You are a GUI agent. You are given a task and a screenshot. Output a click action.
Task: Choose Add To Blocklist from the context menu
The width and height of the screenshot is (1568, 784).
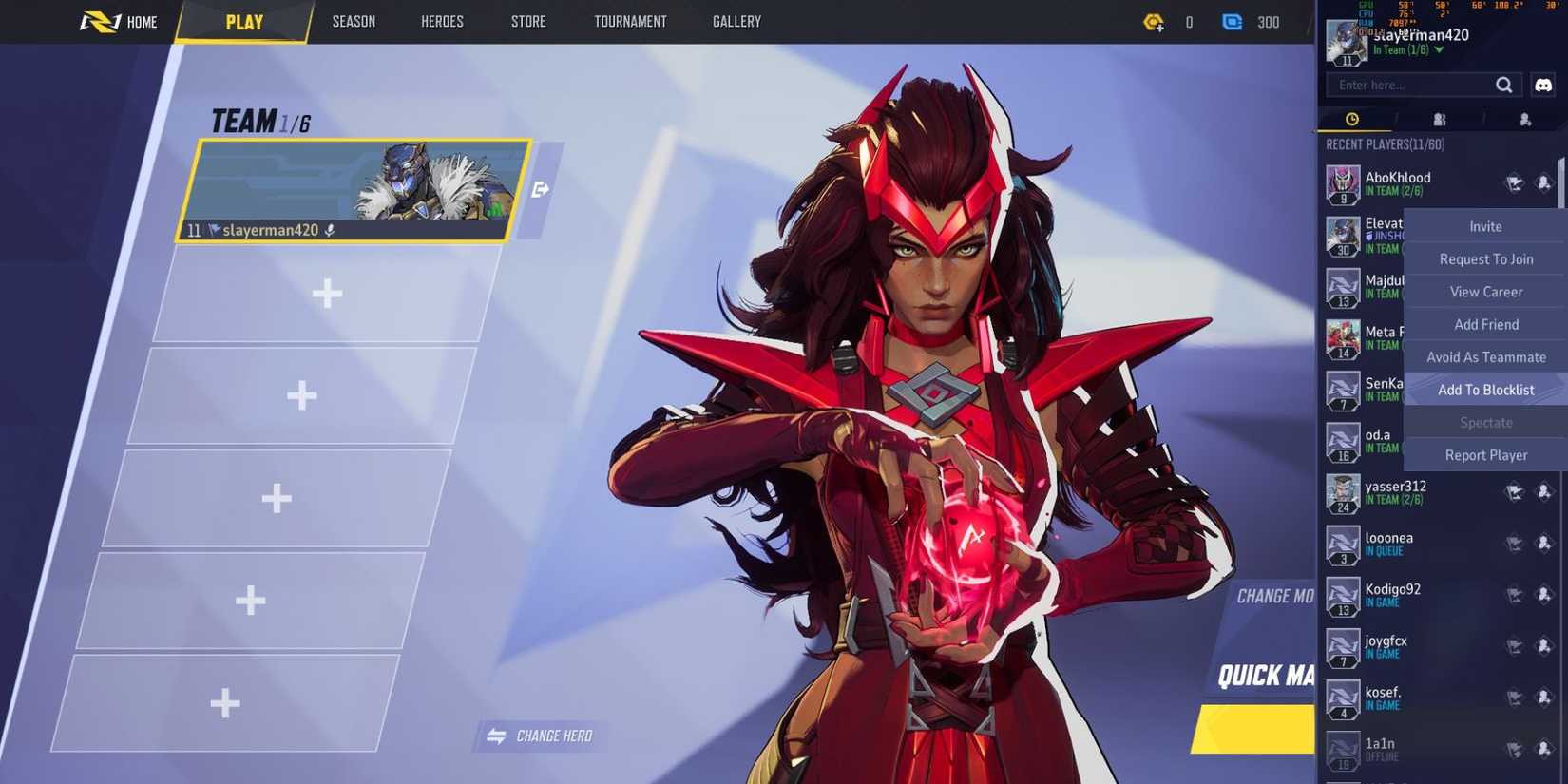(x=1485, y=390)
